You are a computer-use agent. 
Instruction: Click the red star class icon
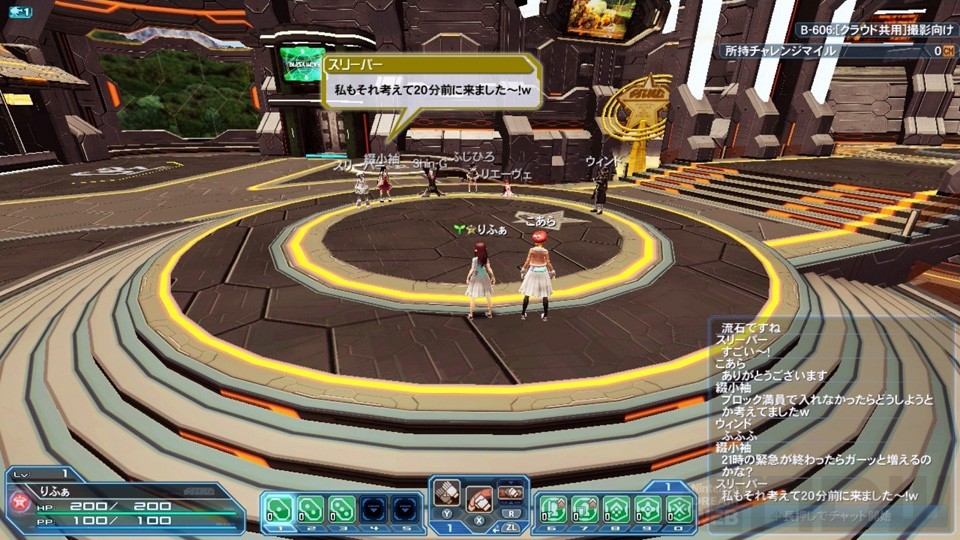(x=17, y=499)
